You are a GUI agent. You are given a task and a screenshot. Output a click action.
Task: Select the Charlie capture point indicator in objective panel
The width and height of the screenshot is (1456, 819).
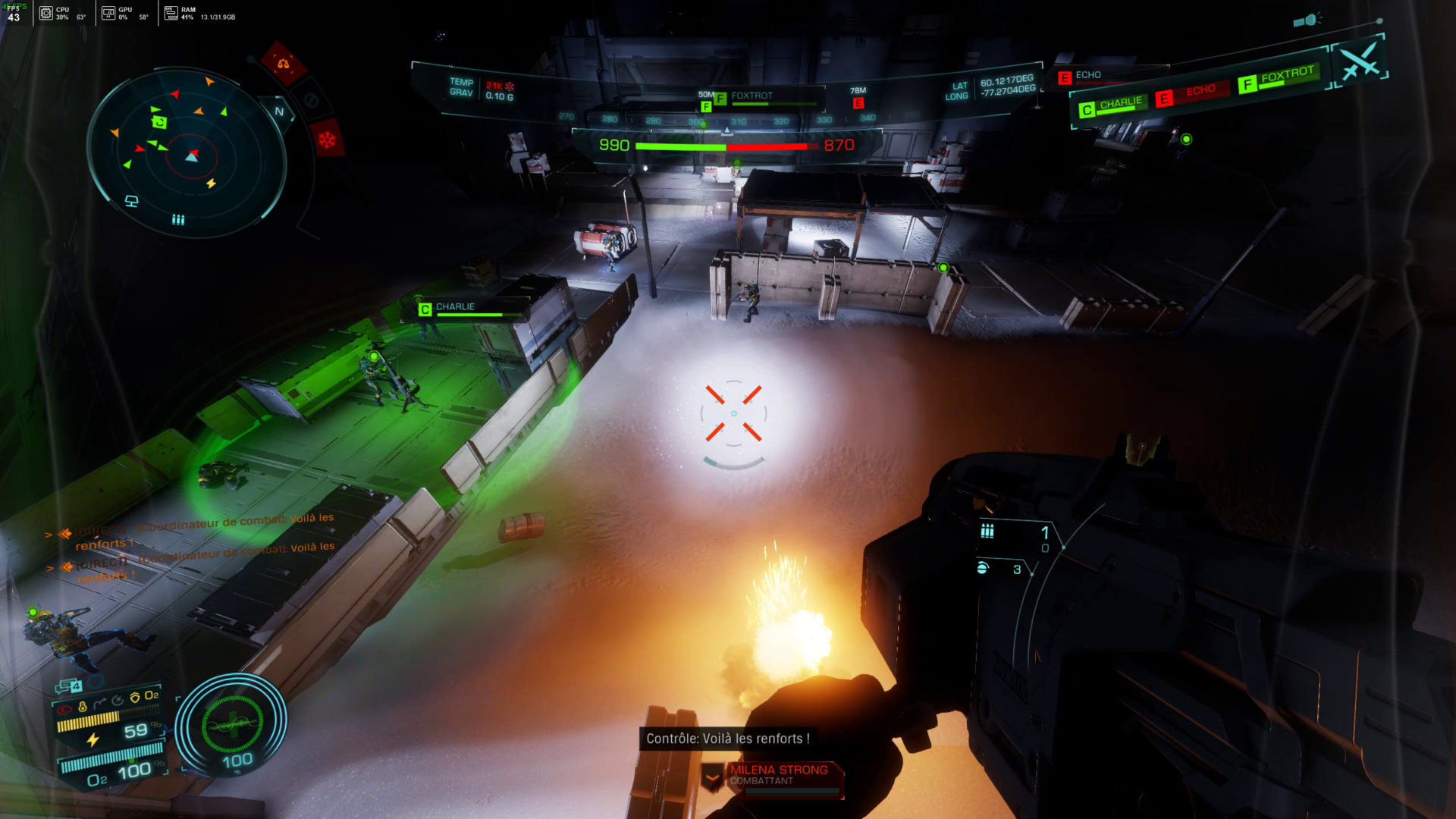(x=1112, y=106)
